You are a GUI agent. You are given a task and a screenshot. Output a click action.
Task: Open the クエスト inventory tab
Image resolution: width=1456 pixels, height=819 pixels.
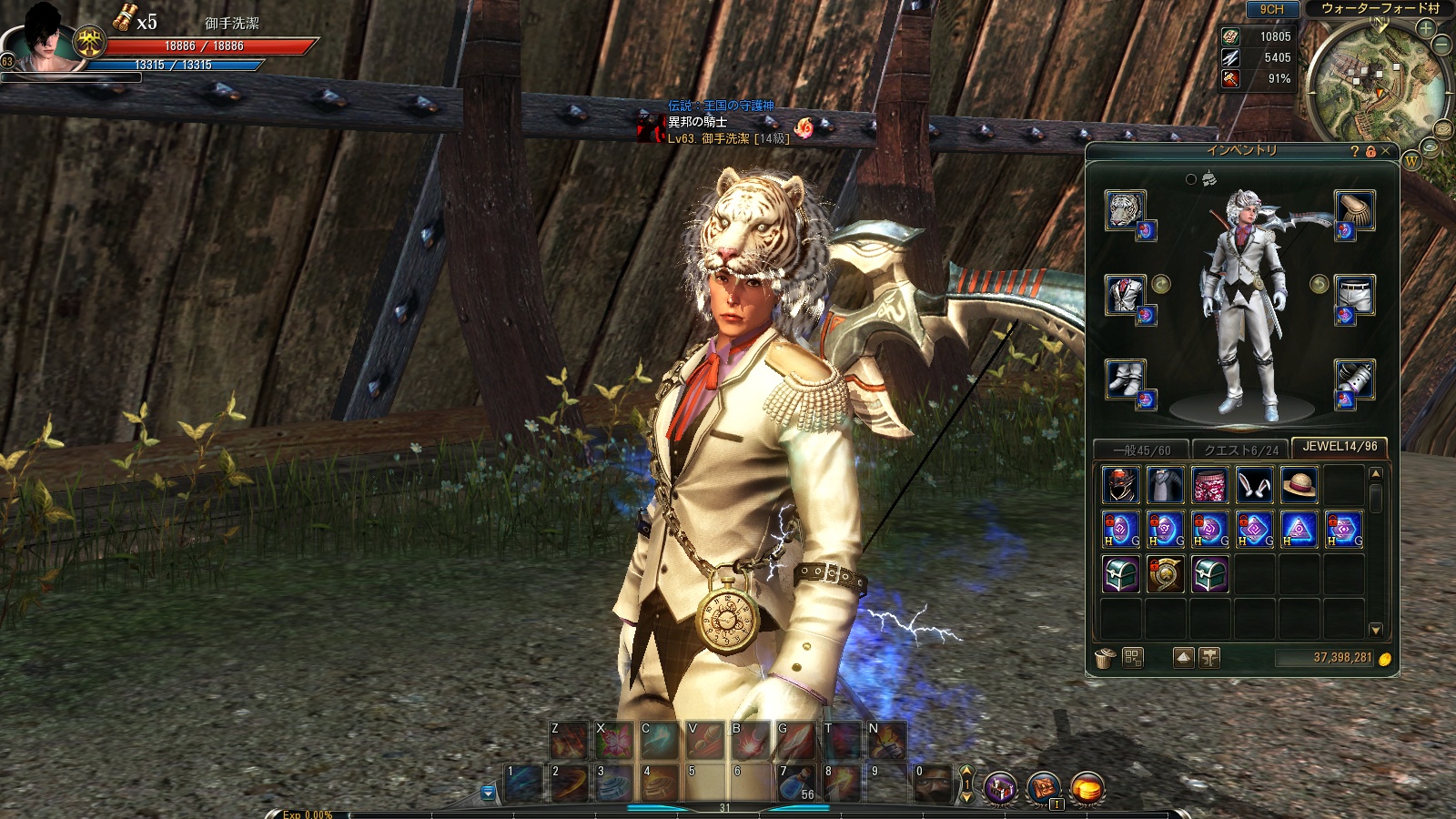pos(1241,450)
